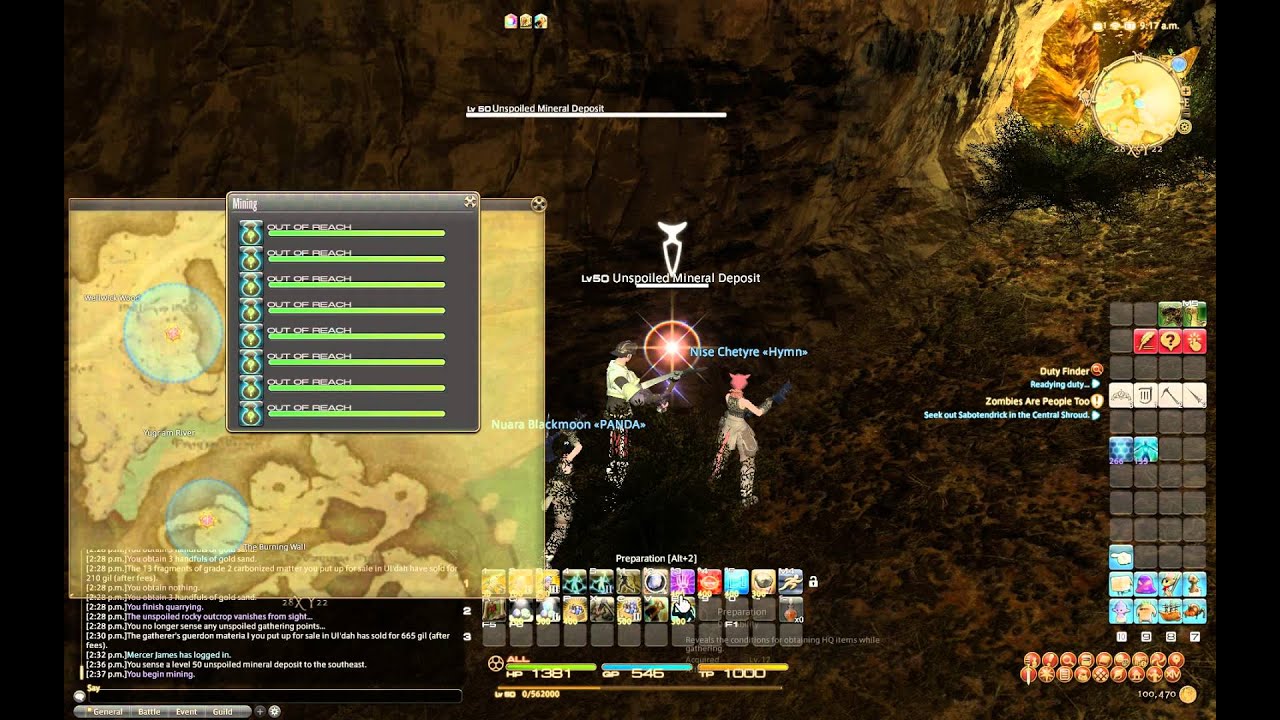Select the Guild chat tab
Viewport: 1280px width, 720px height.
tap(222, 711)
